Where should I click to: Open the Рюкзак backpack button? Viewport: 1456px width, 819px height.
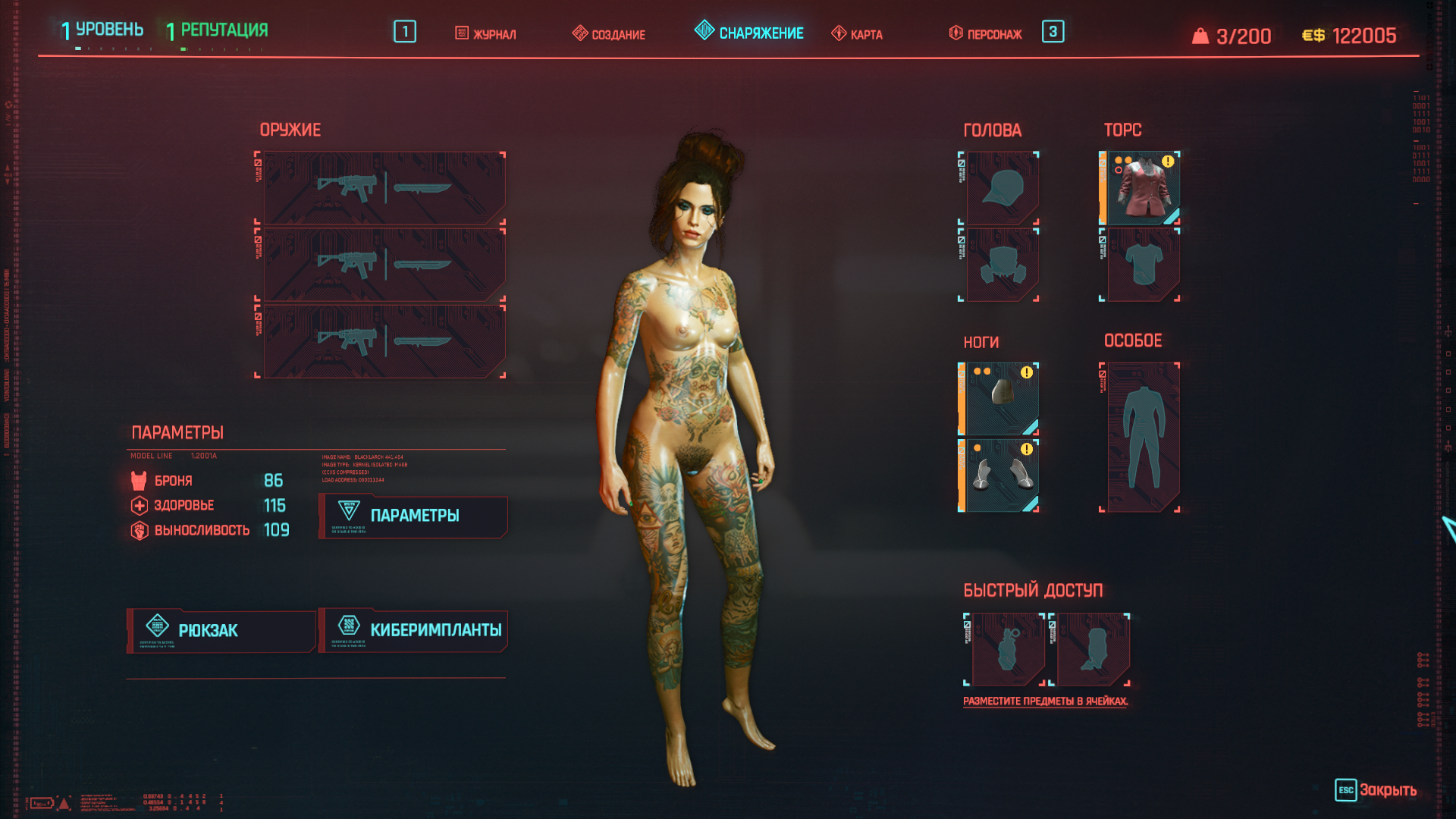click(221, 630)
